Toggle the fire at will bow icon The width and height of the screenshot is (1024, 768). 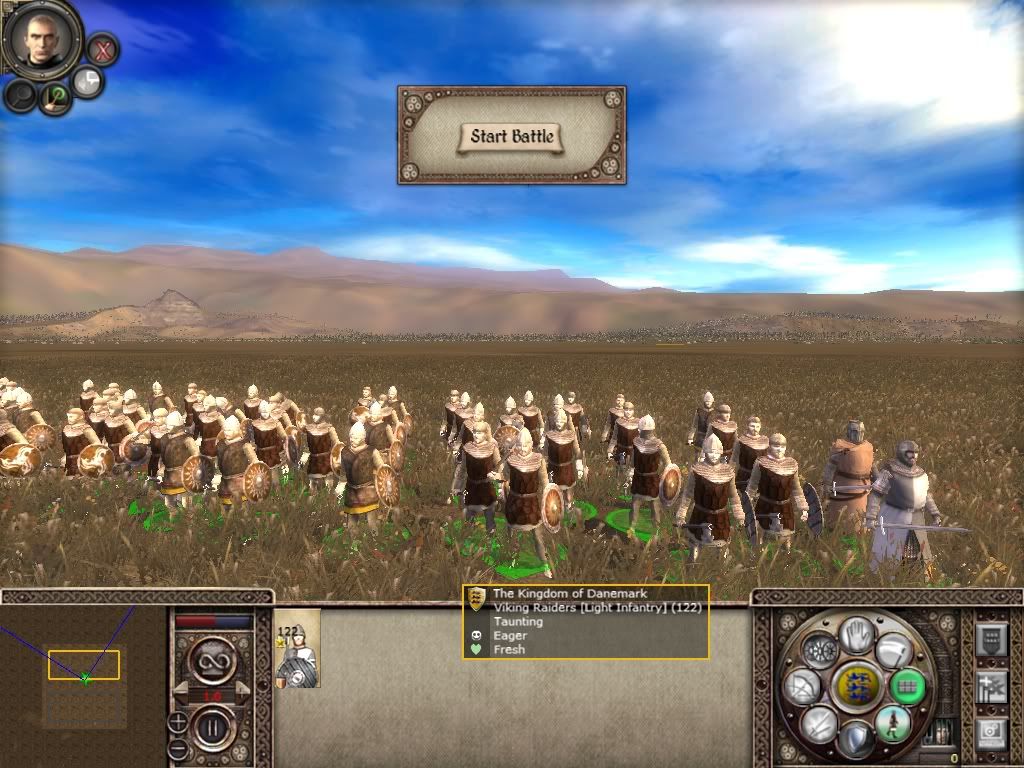click(x=803, y=686)
